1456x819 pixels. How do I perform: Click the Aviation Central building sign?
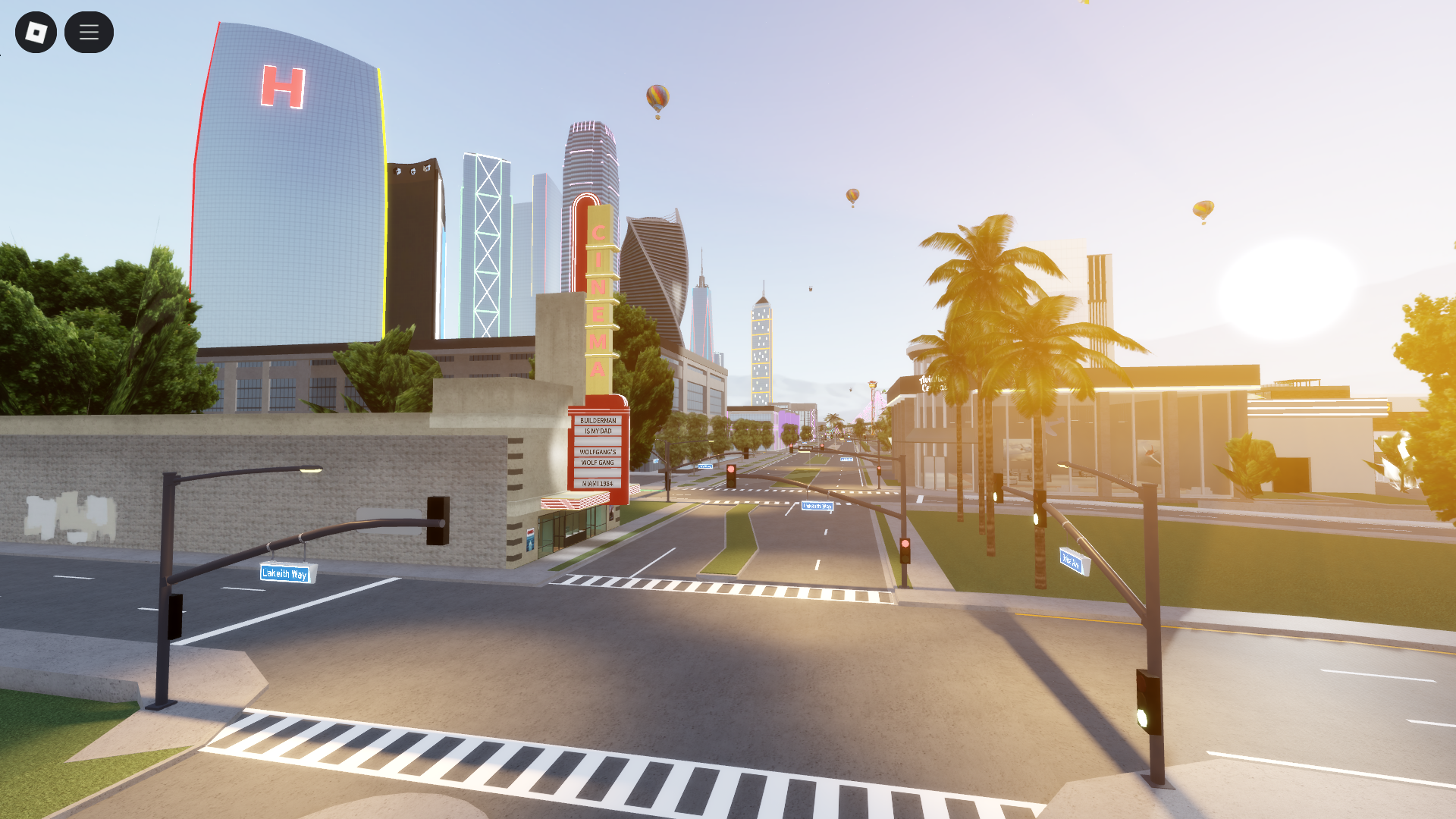point(934,381)
